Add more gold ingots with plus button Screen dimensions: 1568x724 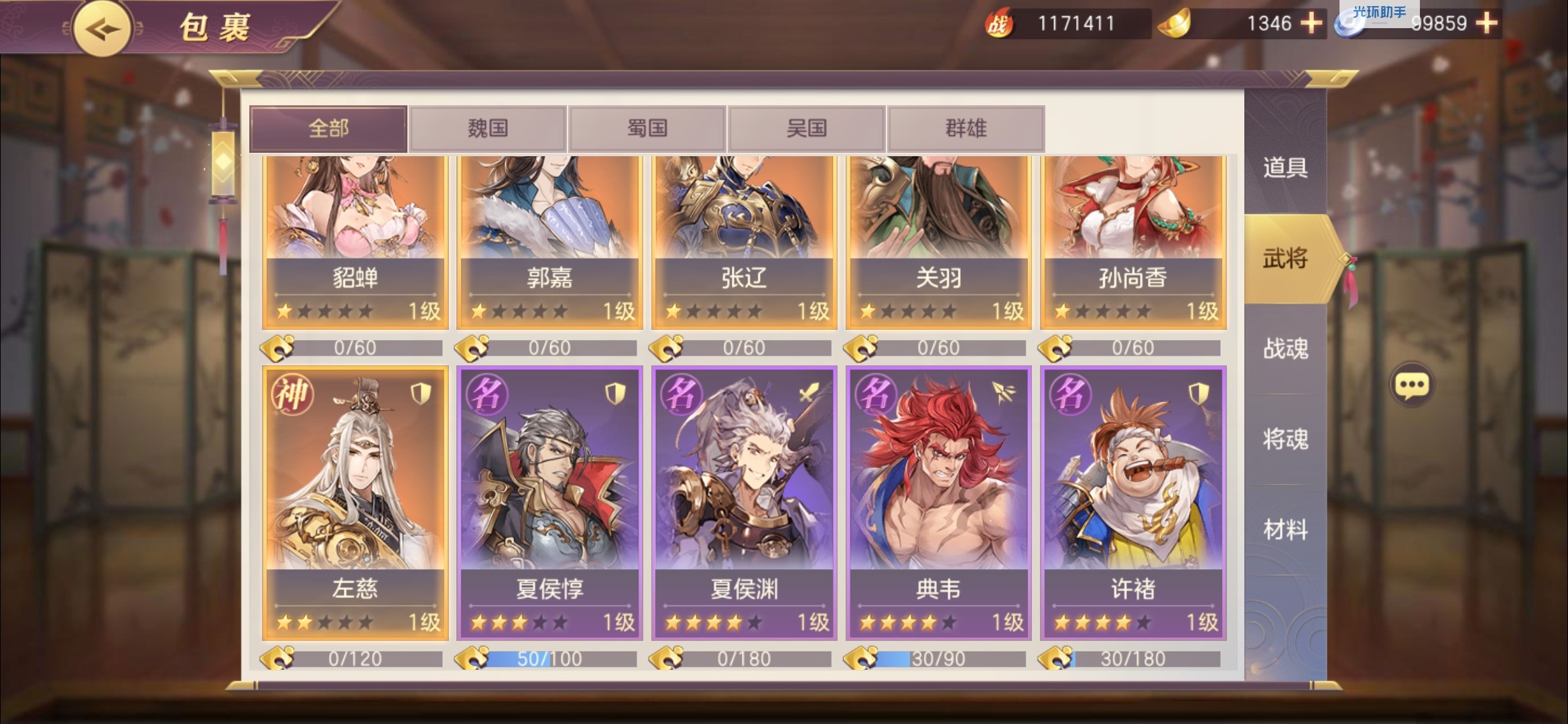1311,23
